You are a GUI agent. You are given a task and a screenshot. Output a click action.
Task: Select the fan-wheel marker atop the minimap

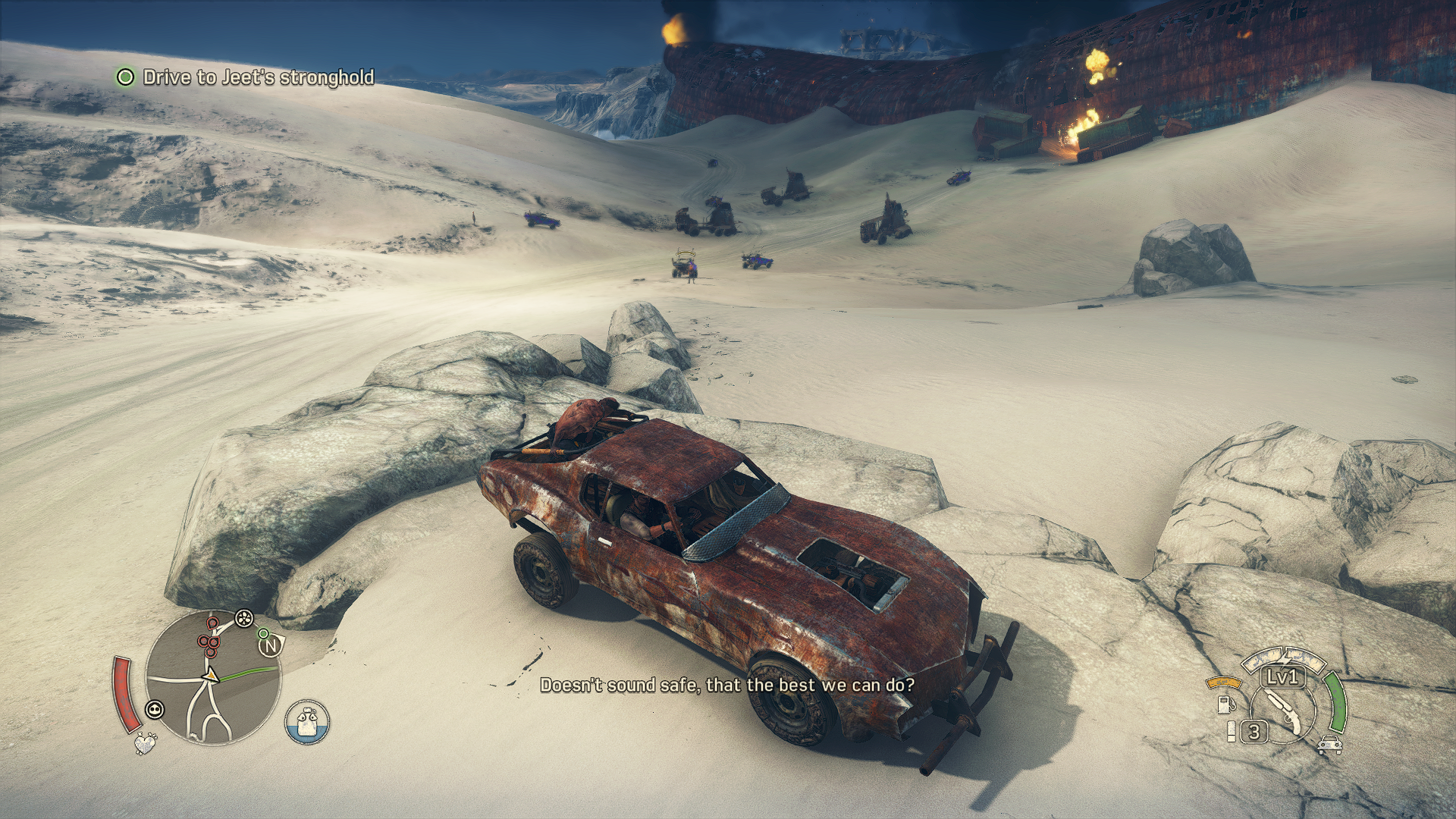pos(244,619)
